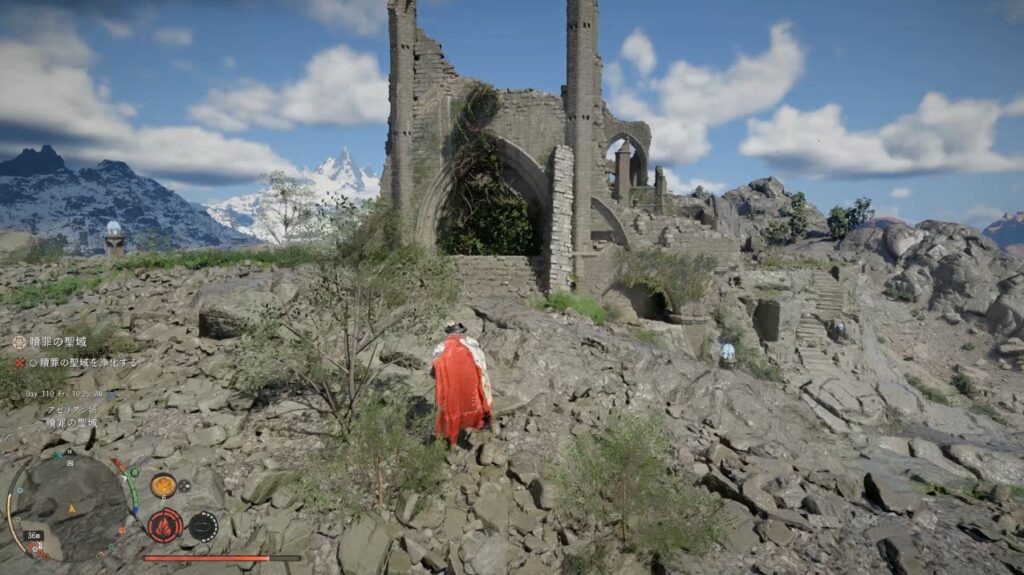Select the 贖罪の聖域を浄化する objective

click(82, 362)
